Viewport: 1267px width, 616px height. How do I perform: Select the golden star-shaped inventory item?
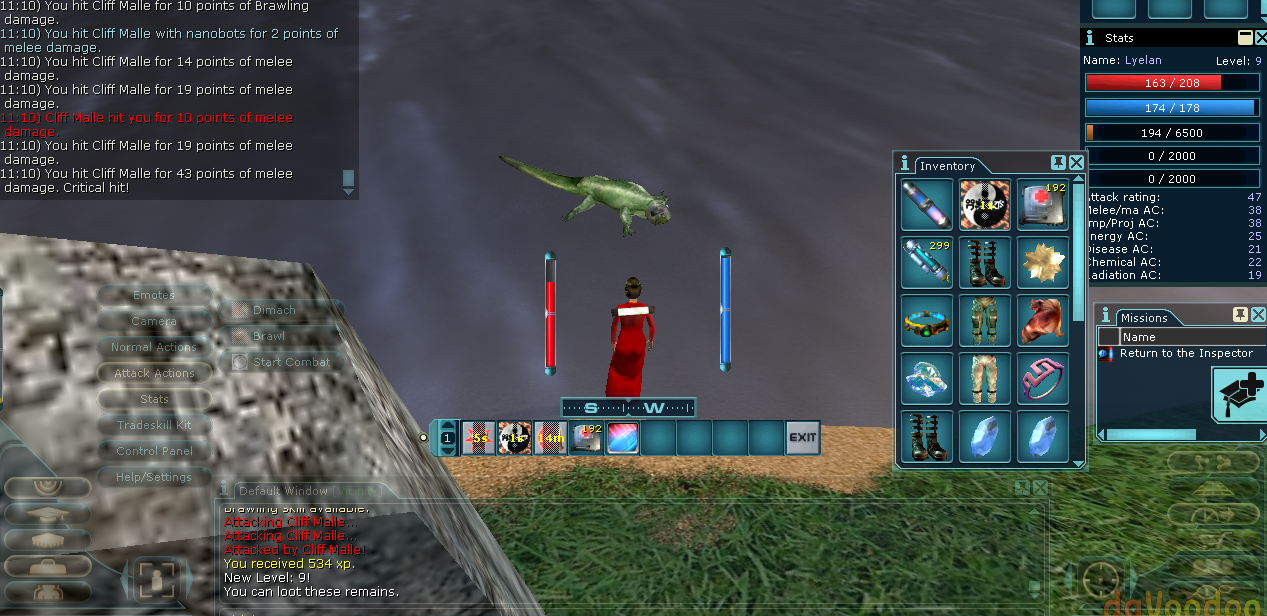tap(1043, 262)
